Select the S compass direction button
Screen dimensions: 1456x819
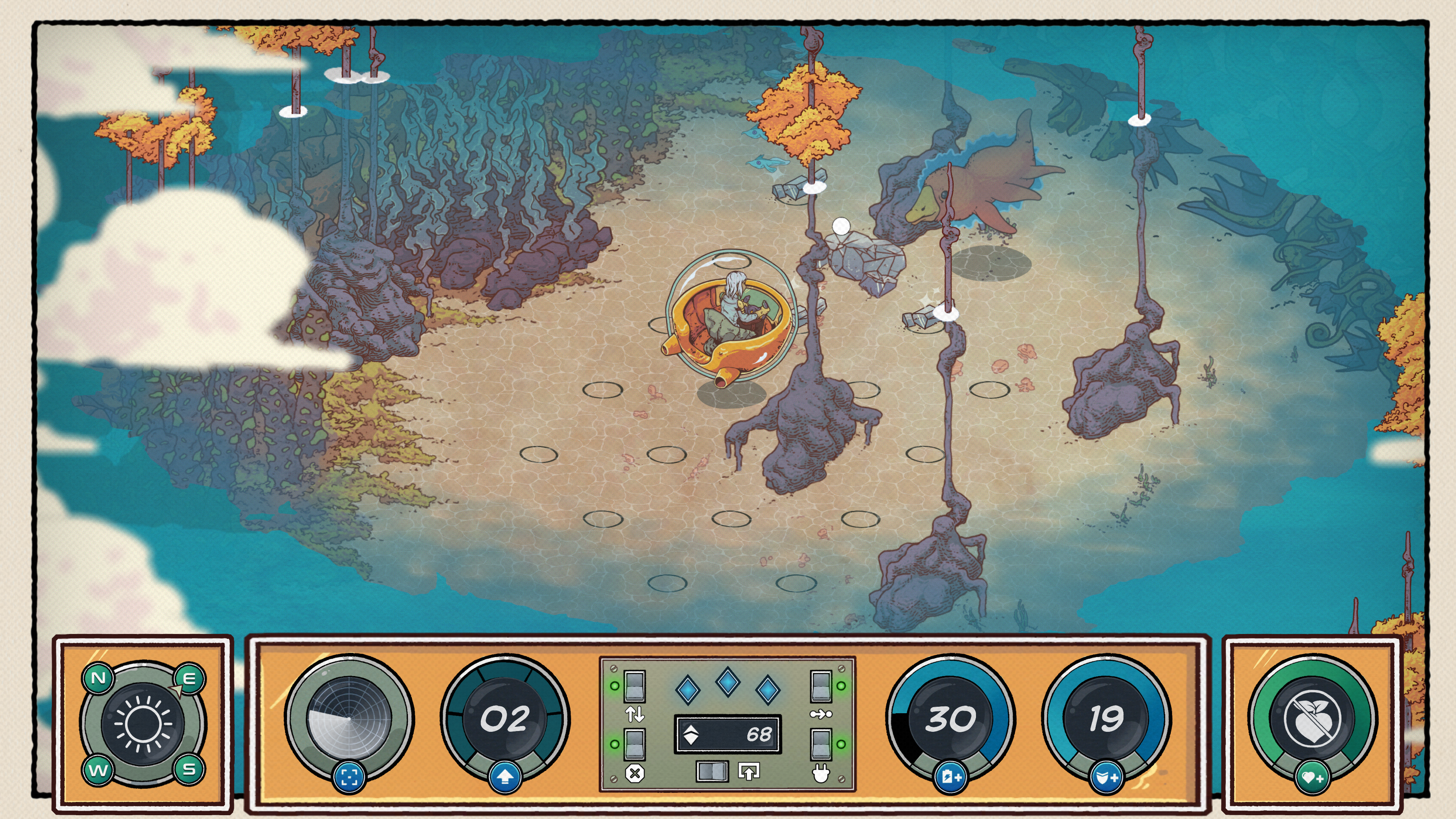pos(189,769)
